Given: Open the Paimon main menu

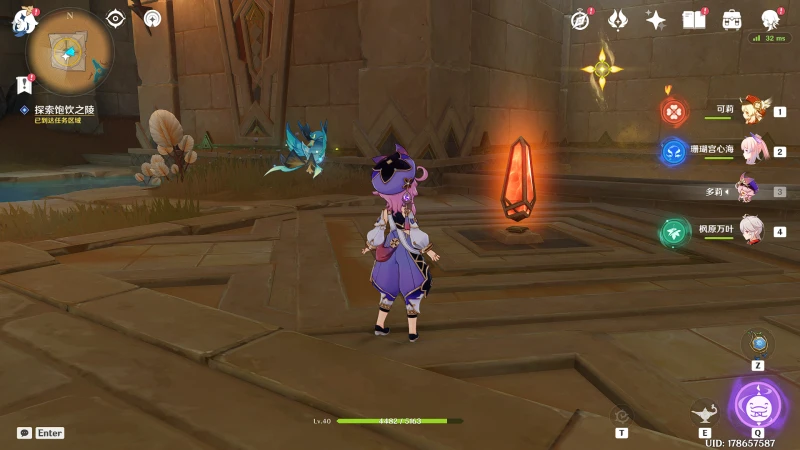Looking at the screenshot, I should [x=24, y=21].
